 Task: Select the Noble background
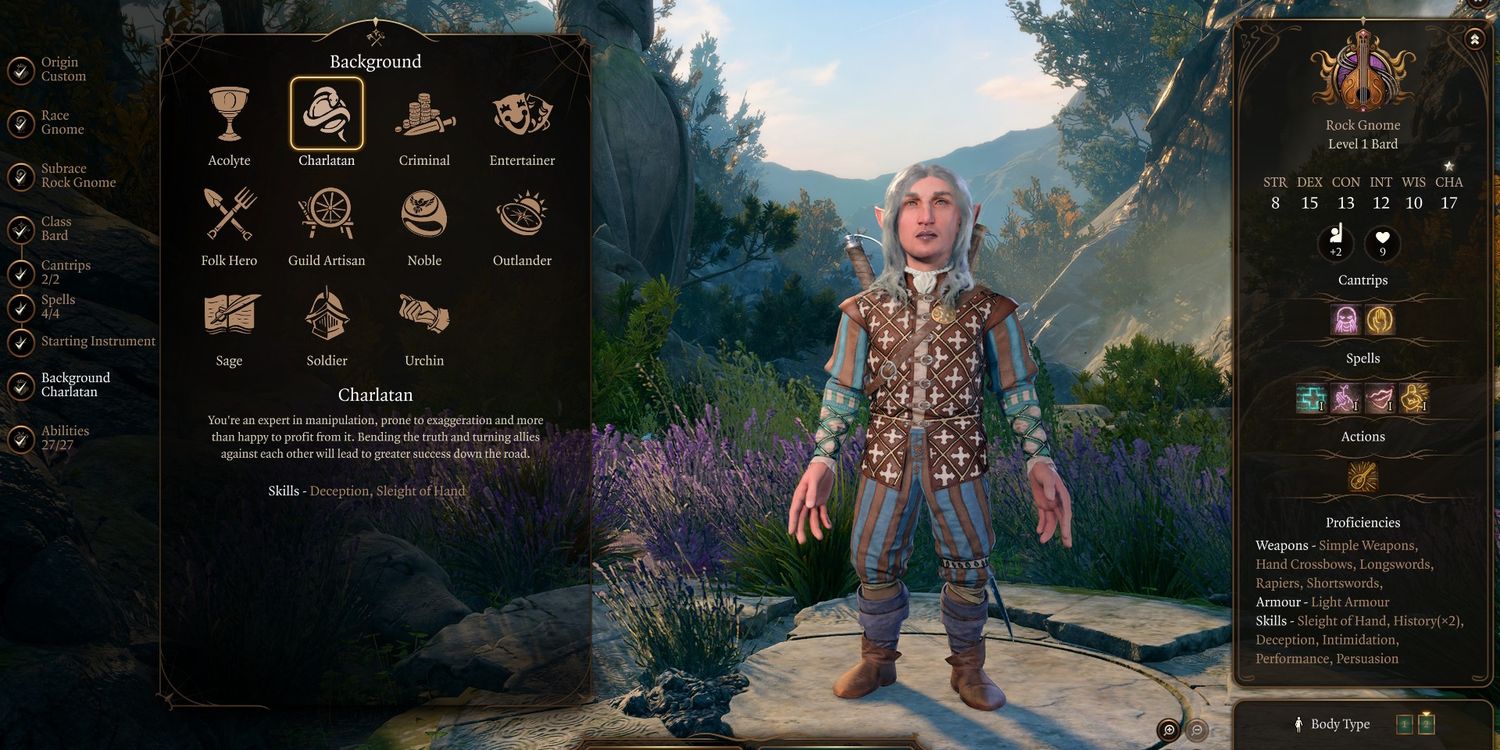pos(424,214)
